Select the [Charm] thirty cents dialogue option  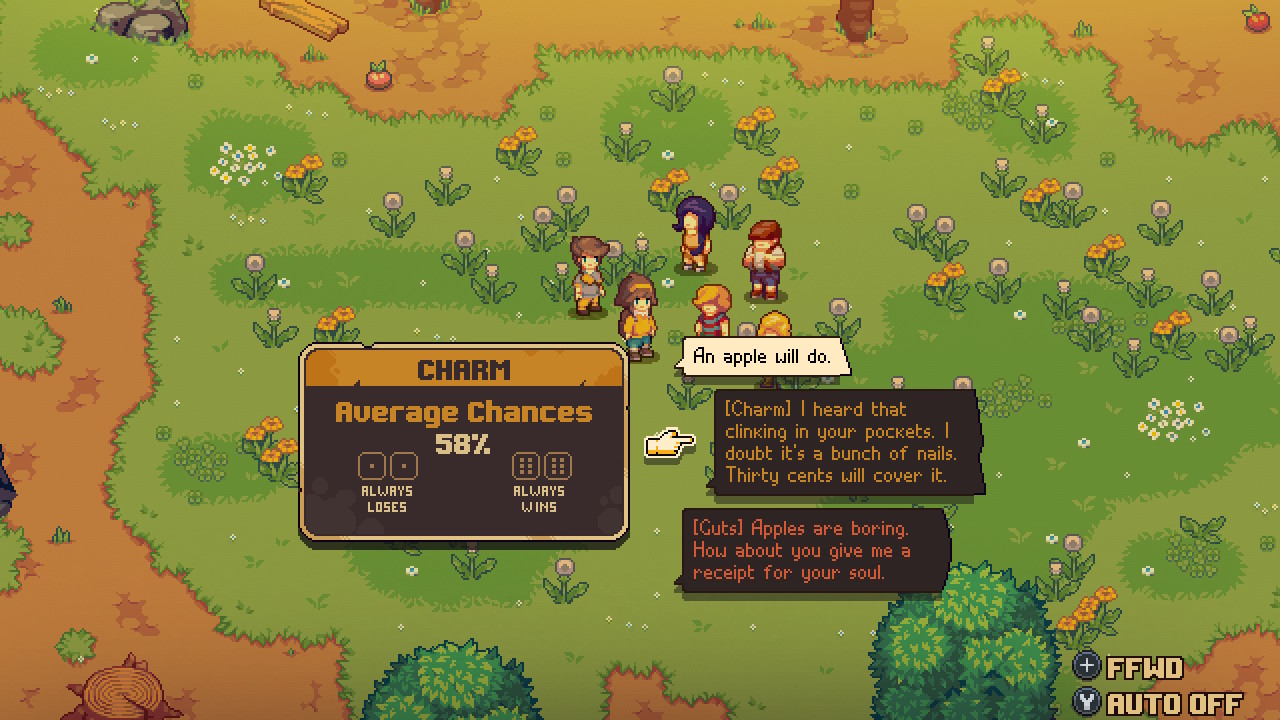click(x=845, y=442)
